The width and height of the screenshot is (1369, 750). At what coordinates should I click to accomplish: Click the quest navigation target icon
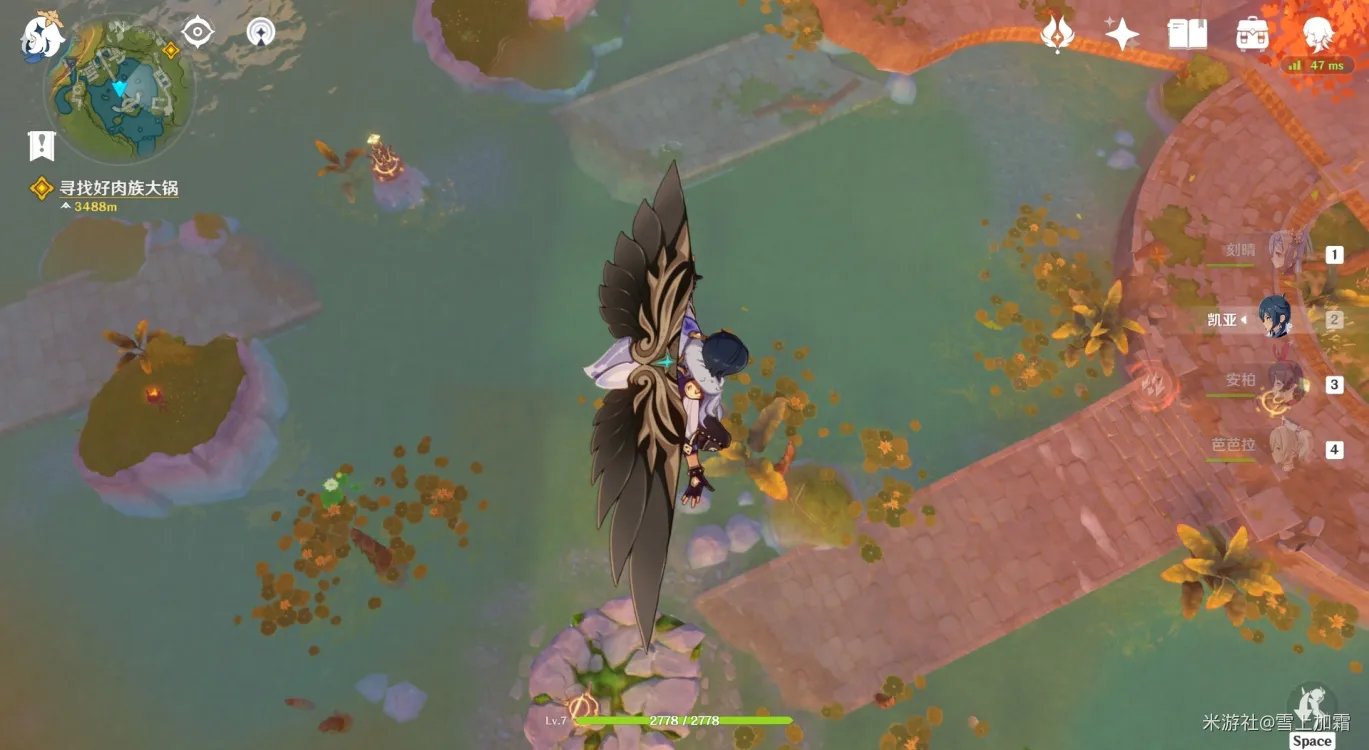pos(198,32)
